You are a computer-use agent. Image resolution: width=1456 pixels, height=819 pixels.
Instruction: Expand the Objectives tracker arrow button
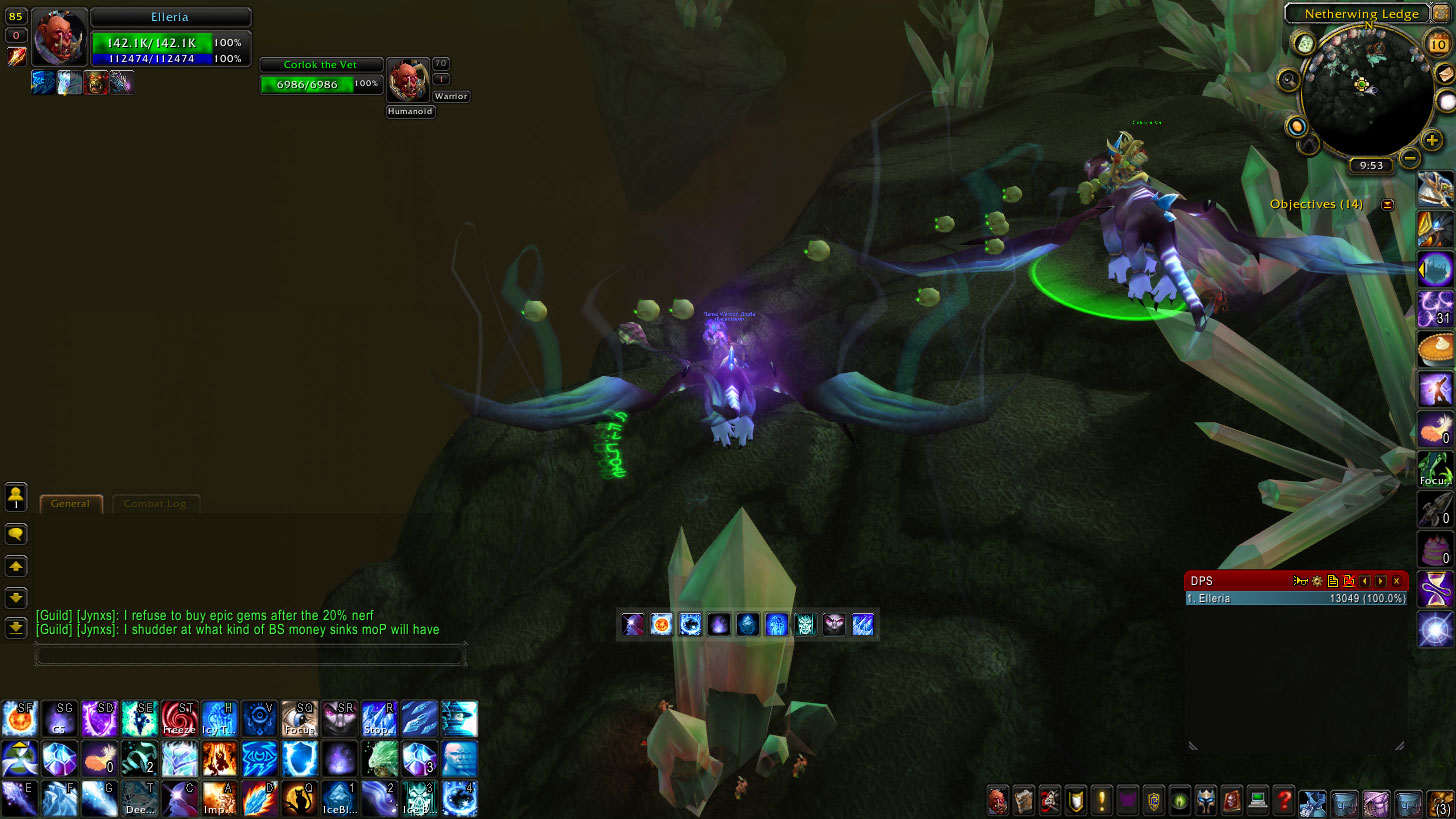(1387, 205)
